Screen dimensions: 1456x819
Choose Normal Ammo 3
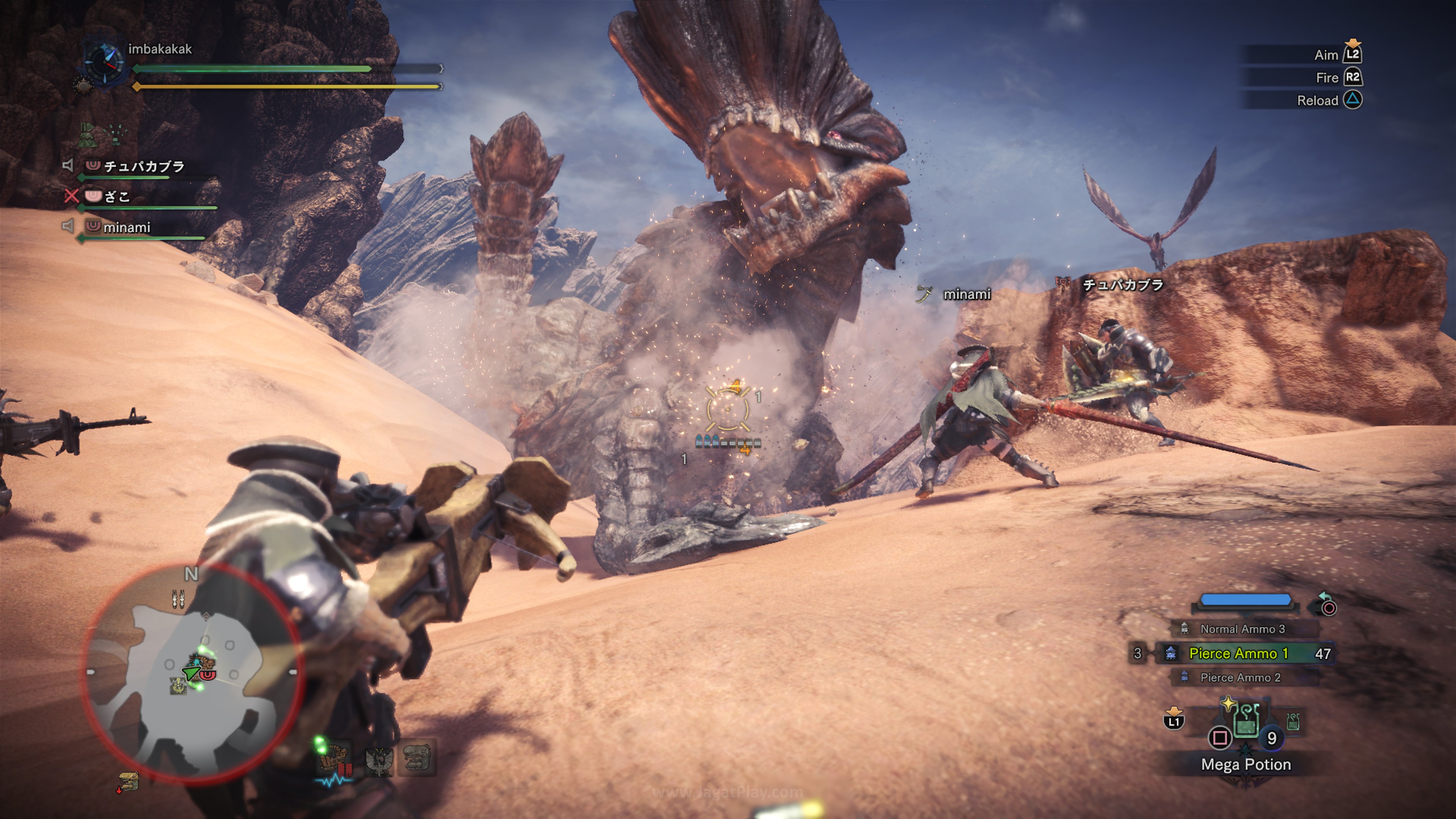point(1242,629)
